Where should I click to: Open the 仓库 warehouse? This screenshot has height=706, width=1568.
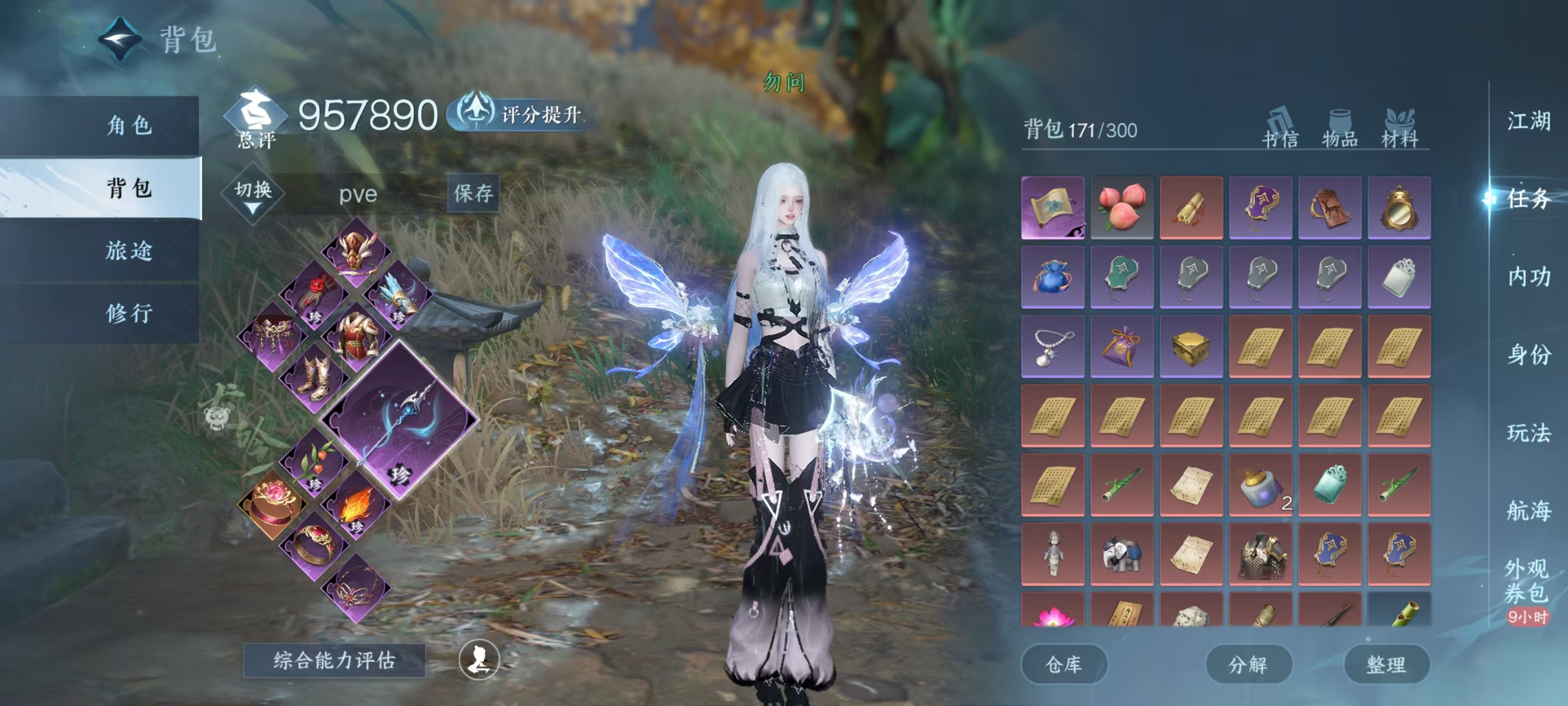(1063, 665)
